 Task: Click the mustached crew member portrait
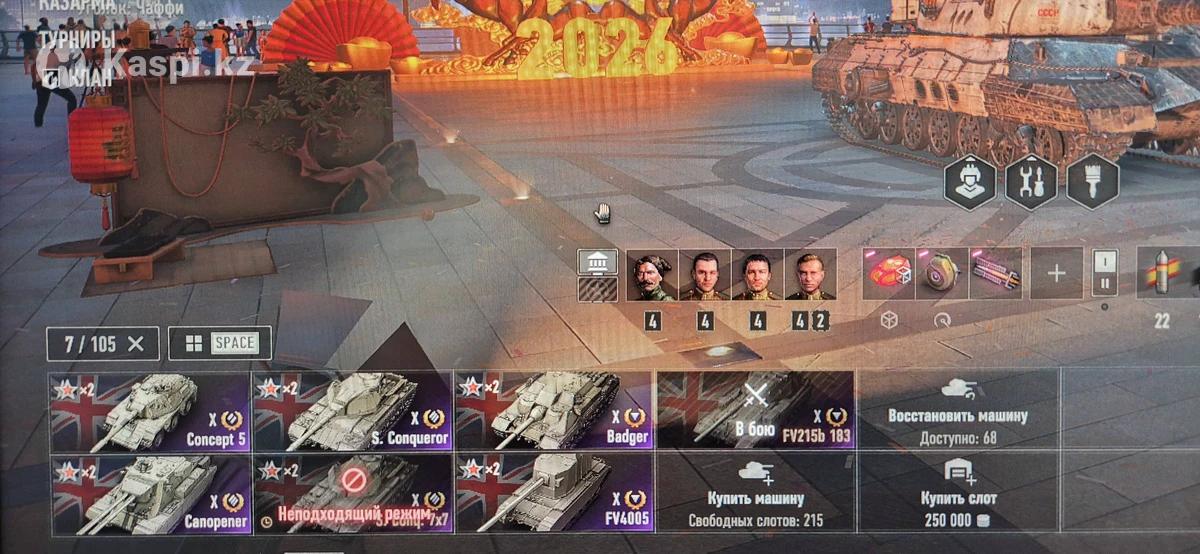click(x=651, y=275)
